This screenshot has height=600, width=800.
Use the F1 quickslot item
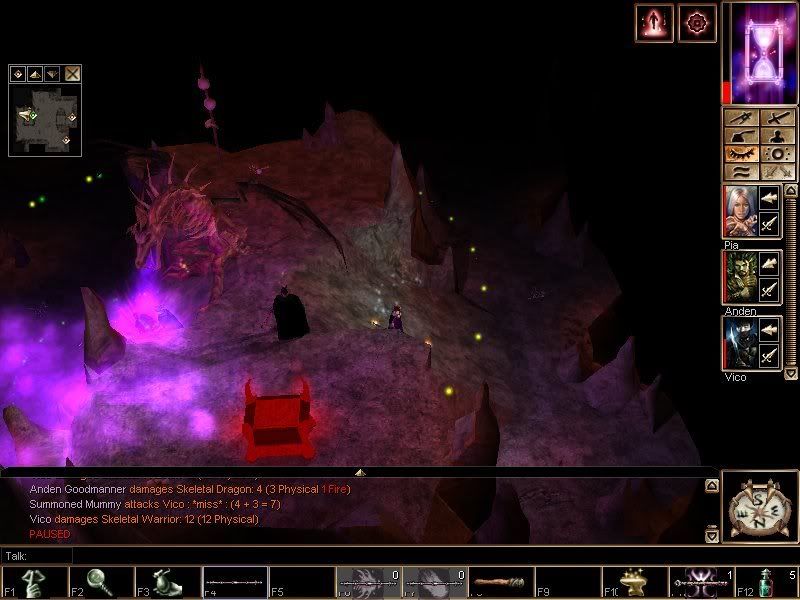34,582
